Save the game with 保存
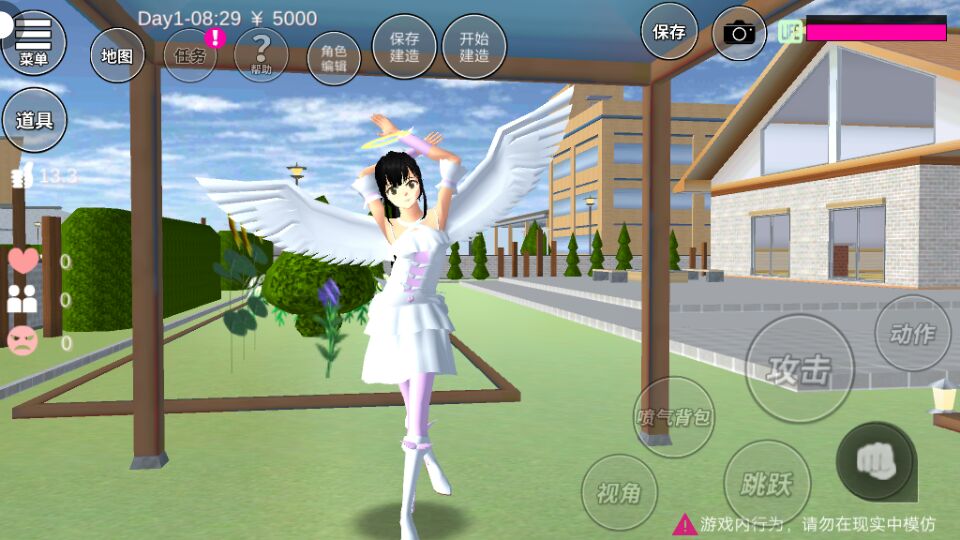This screenshot has width=960, height=540. (669, 31)
